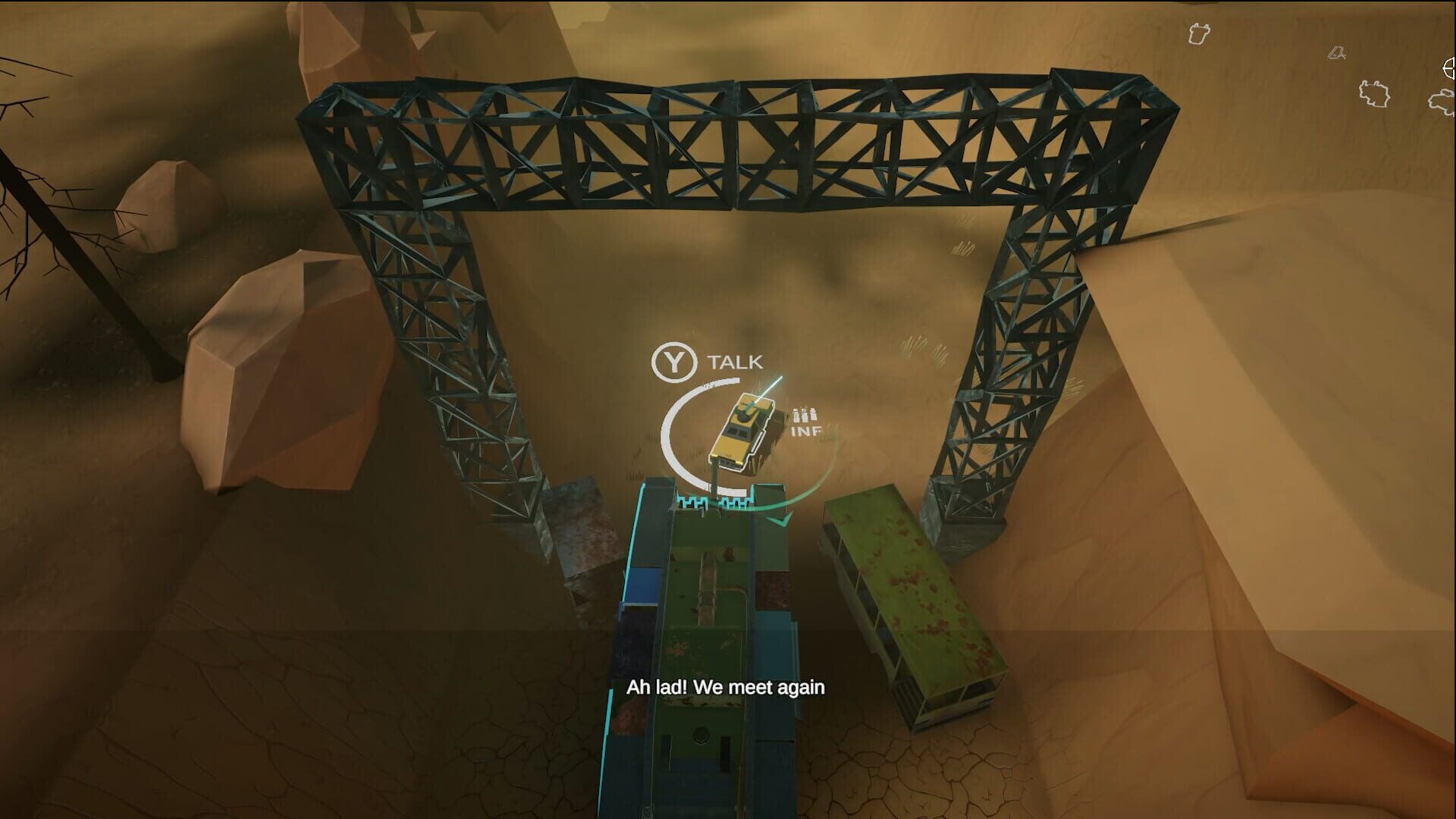Click the truck outline icon at the far-right edge
Image resolution: width=1456 pixels, height=819 pixels.
[x=1442, y=101]
